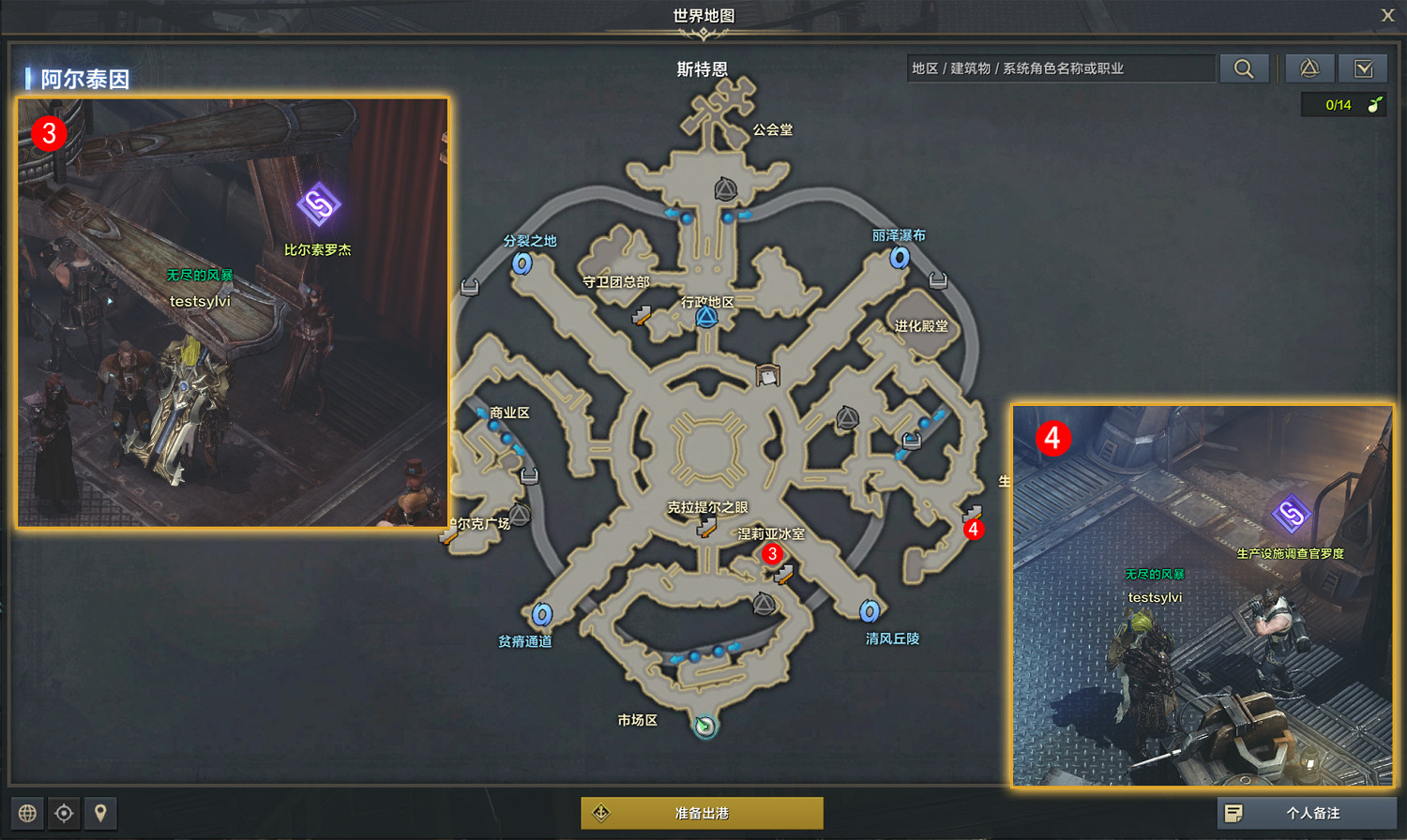Toggle the quest checkbox filter icon top right
Image resolution: width=1407 pixels, height=840 pixels.
coord(1366,67)
